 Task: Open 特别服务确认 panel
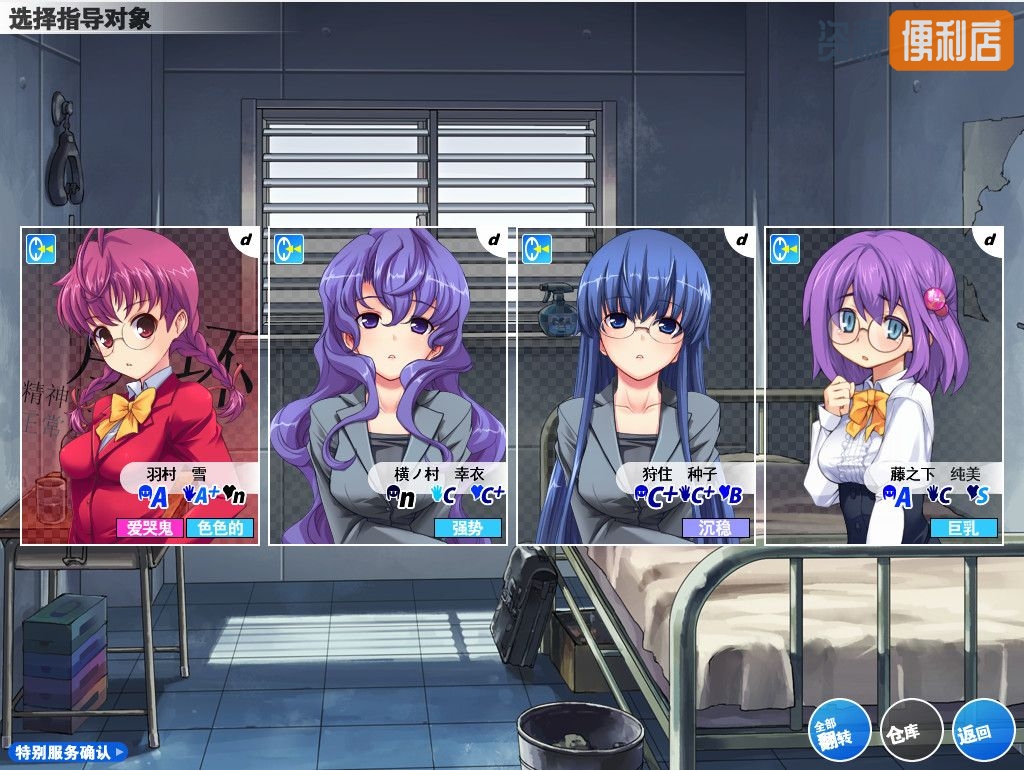click(66, 751)
